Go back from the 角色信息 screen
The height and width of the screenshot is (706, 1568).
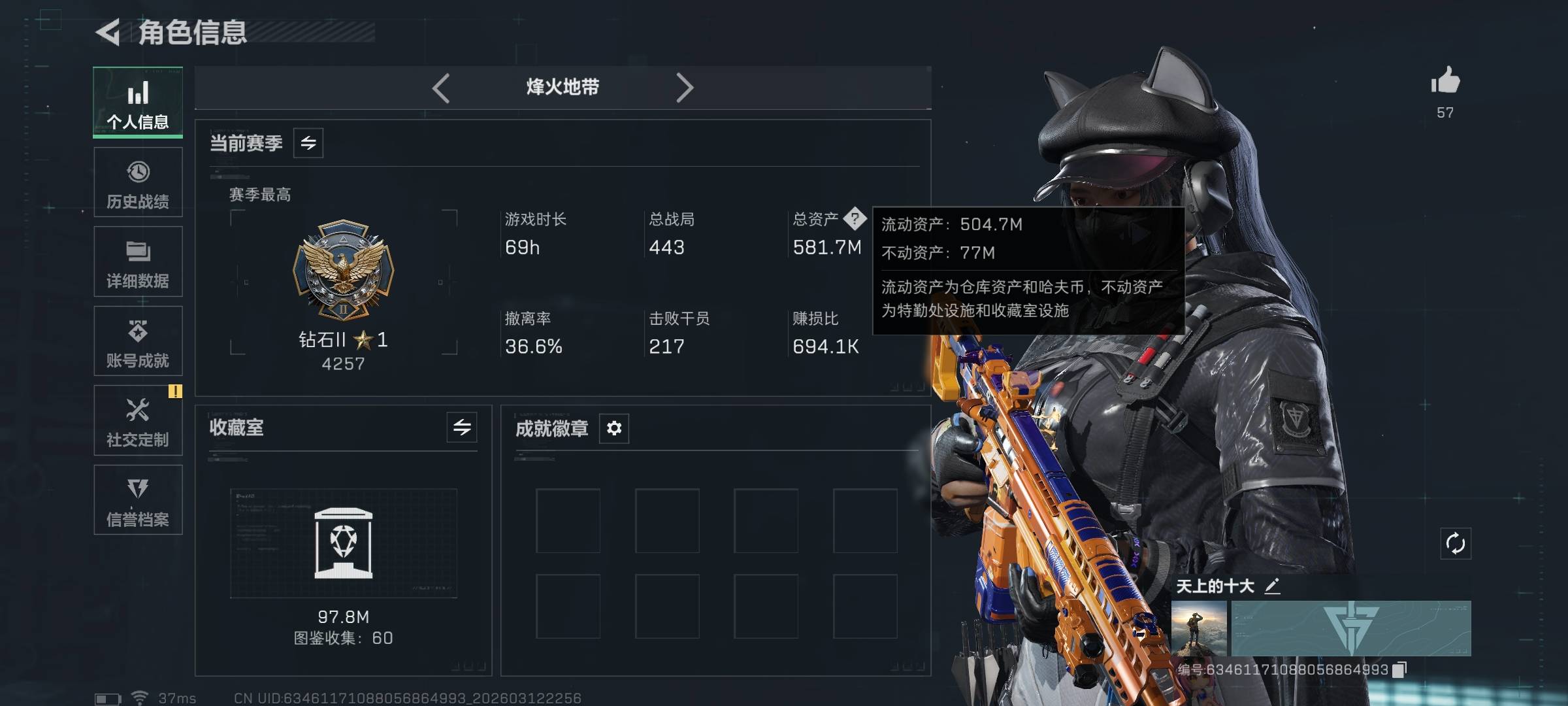(x=108, y=32)
